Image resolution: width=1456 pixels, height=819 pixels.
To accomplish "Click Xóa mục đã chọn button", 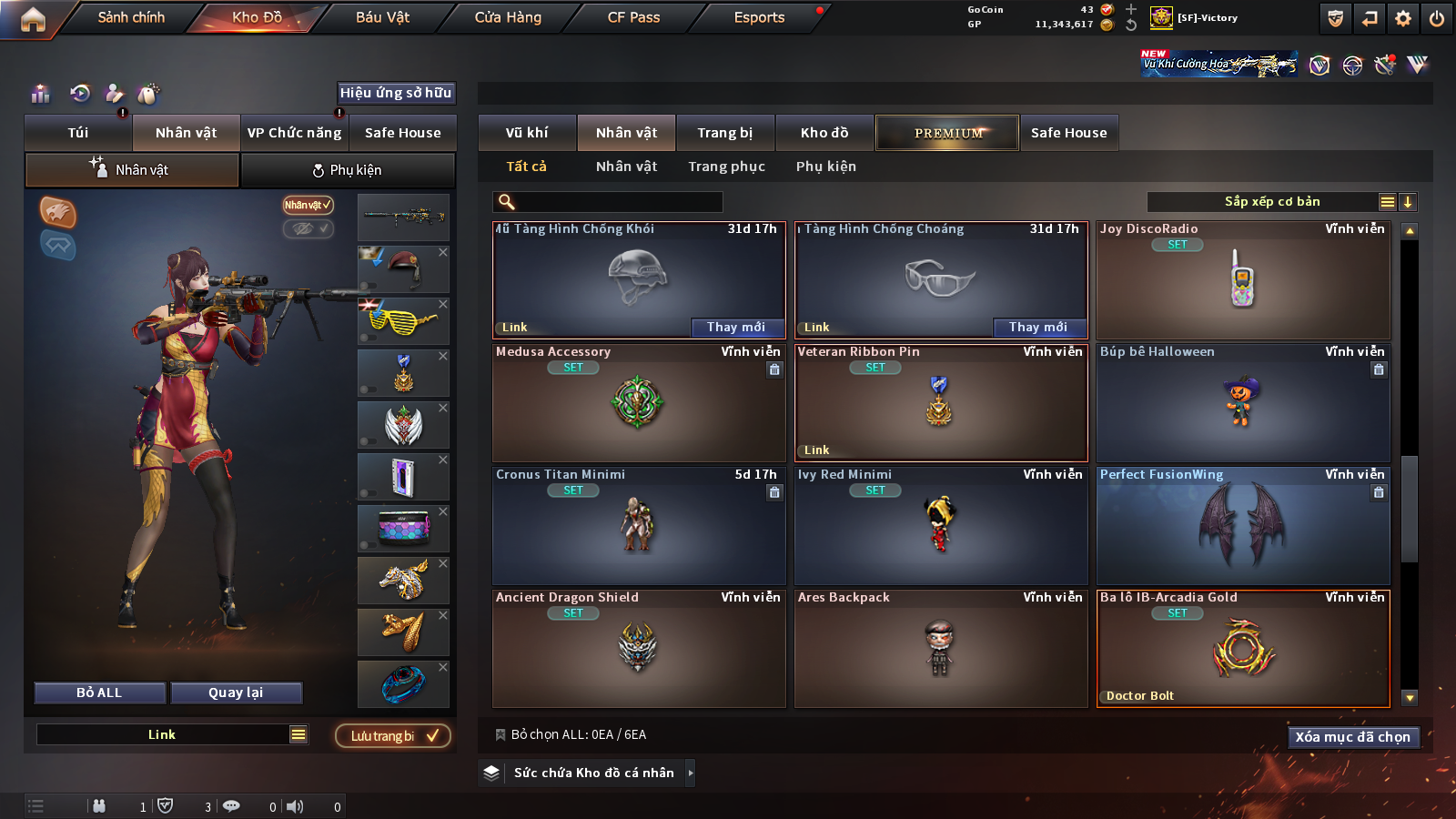I will [x=1352, y=737].
